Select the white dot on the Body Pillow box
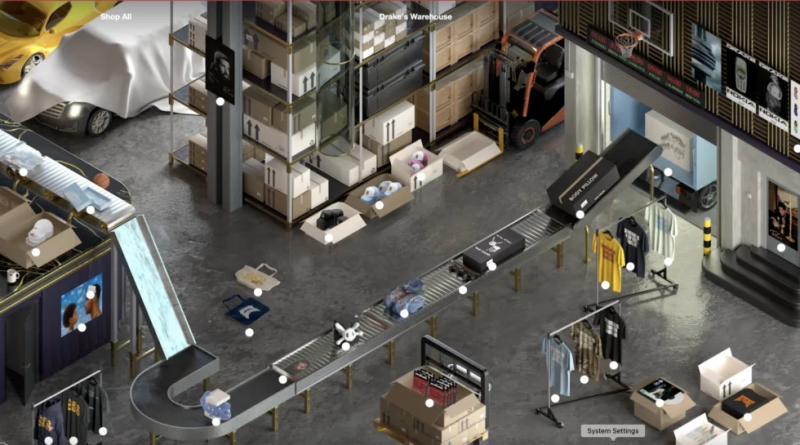 579,214
